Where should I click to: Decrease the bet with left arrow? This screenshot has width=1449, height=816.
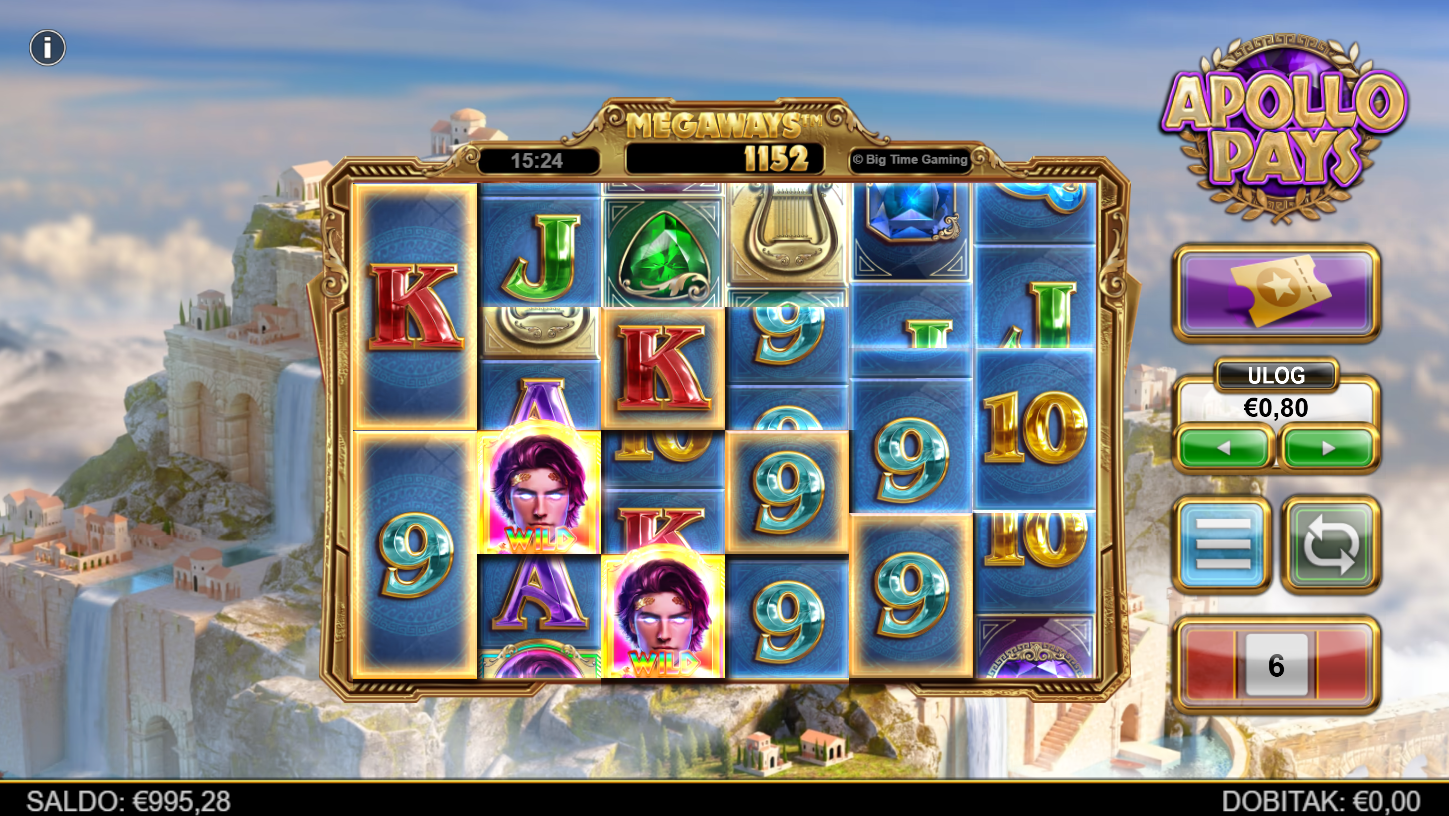coord(1225,448)
